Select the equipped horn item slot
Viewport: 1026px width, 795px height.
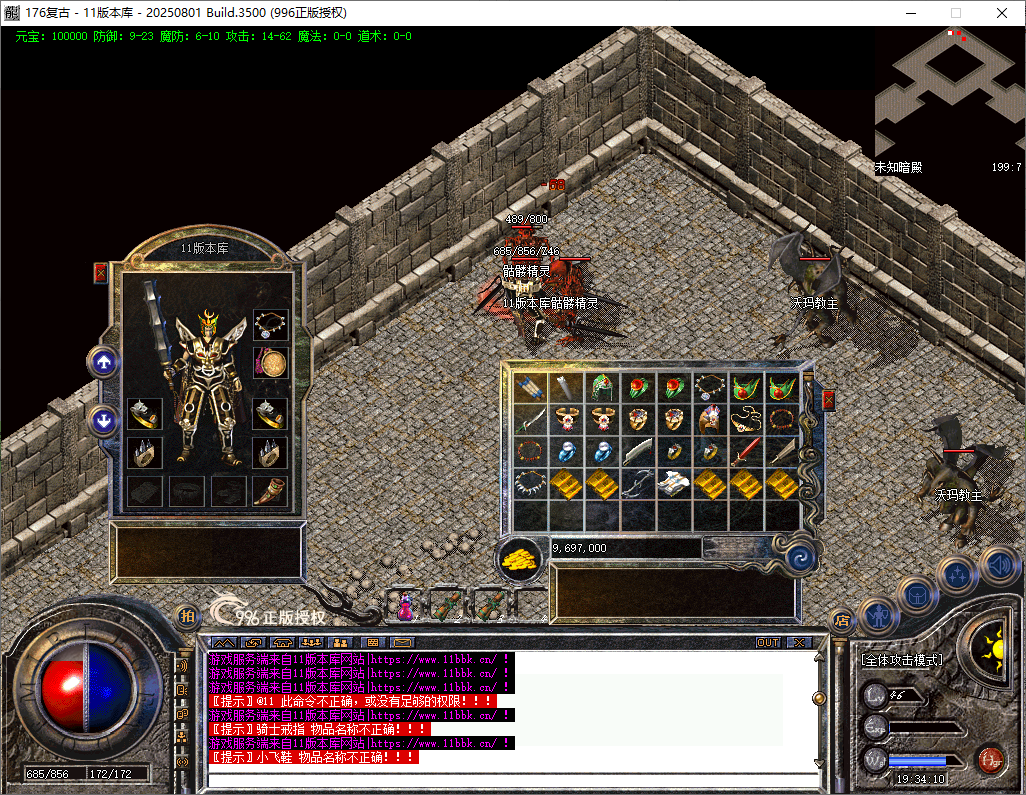[270, 491]
